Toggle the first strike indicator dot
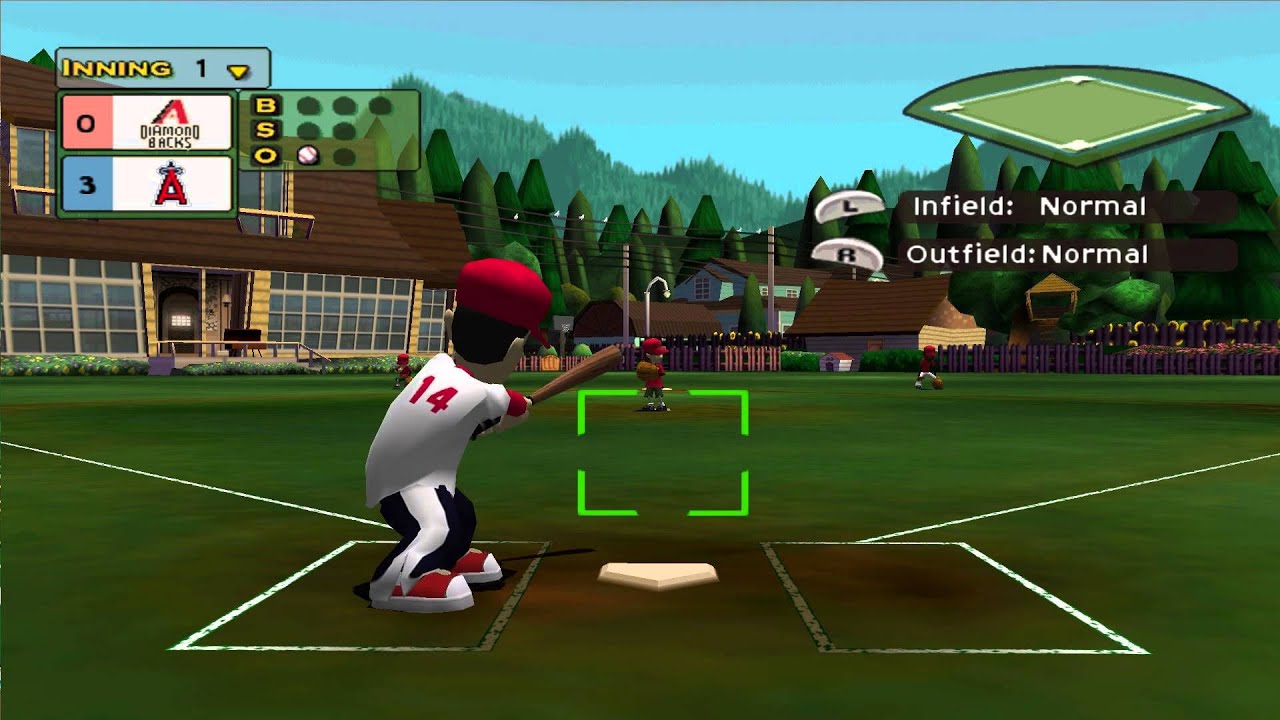The height and width of the screenshot is (720, 1280). [308, 129]
